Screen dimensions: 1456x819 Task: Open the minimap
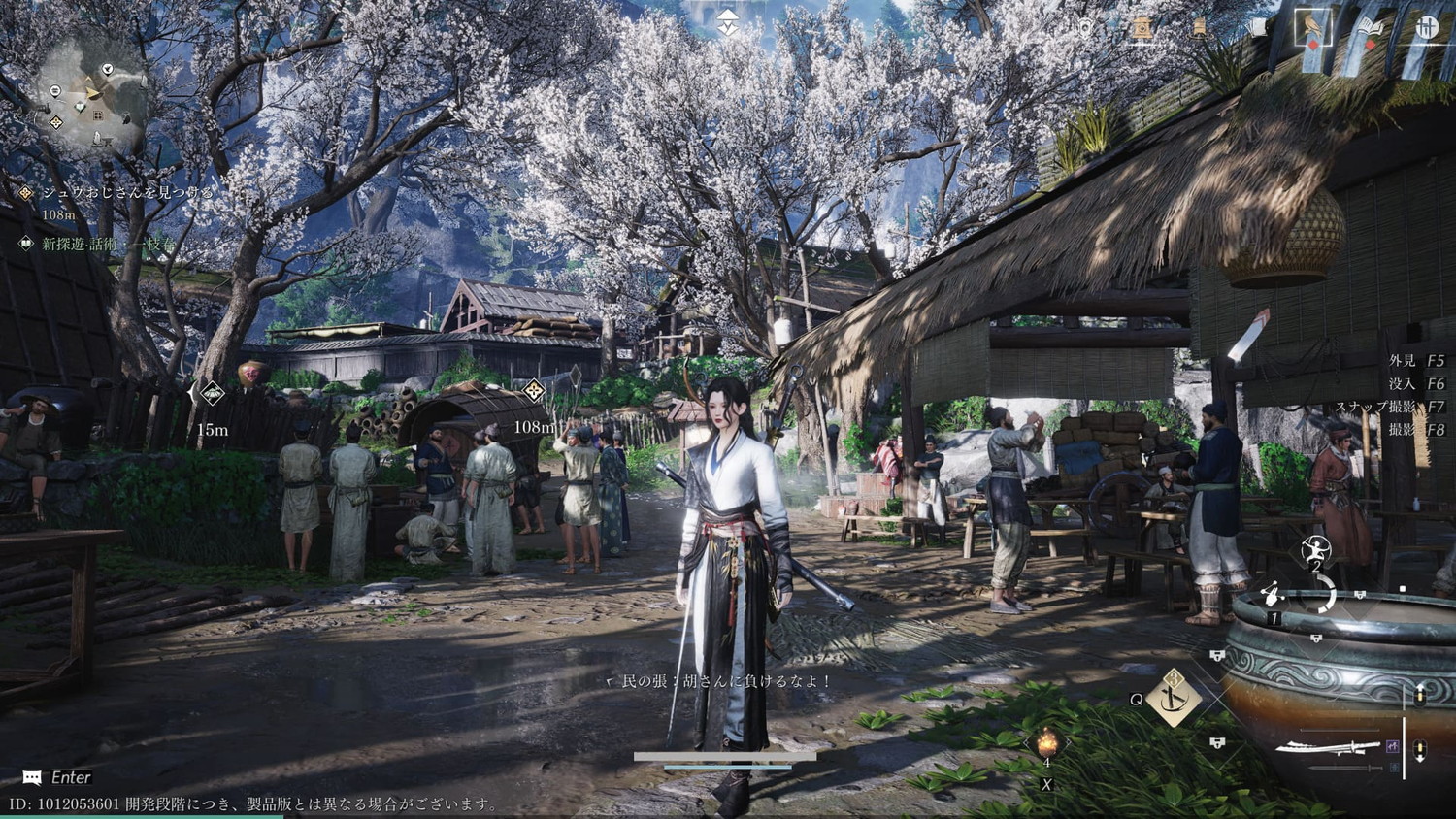[x=92, y=97]
